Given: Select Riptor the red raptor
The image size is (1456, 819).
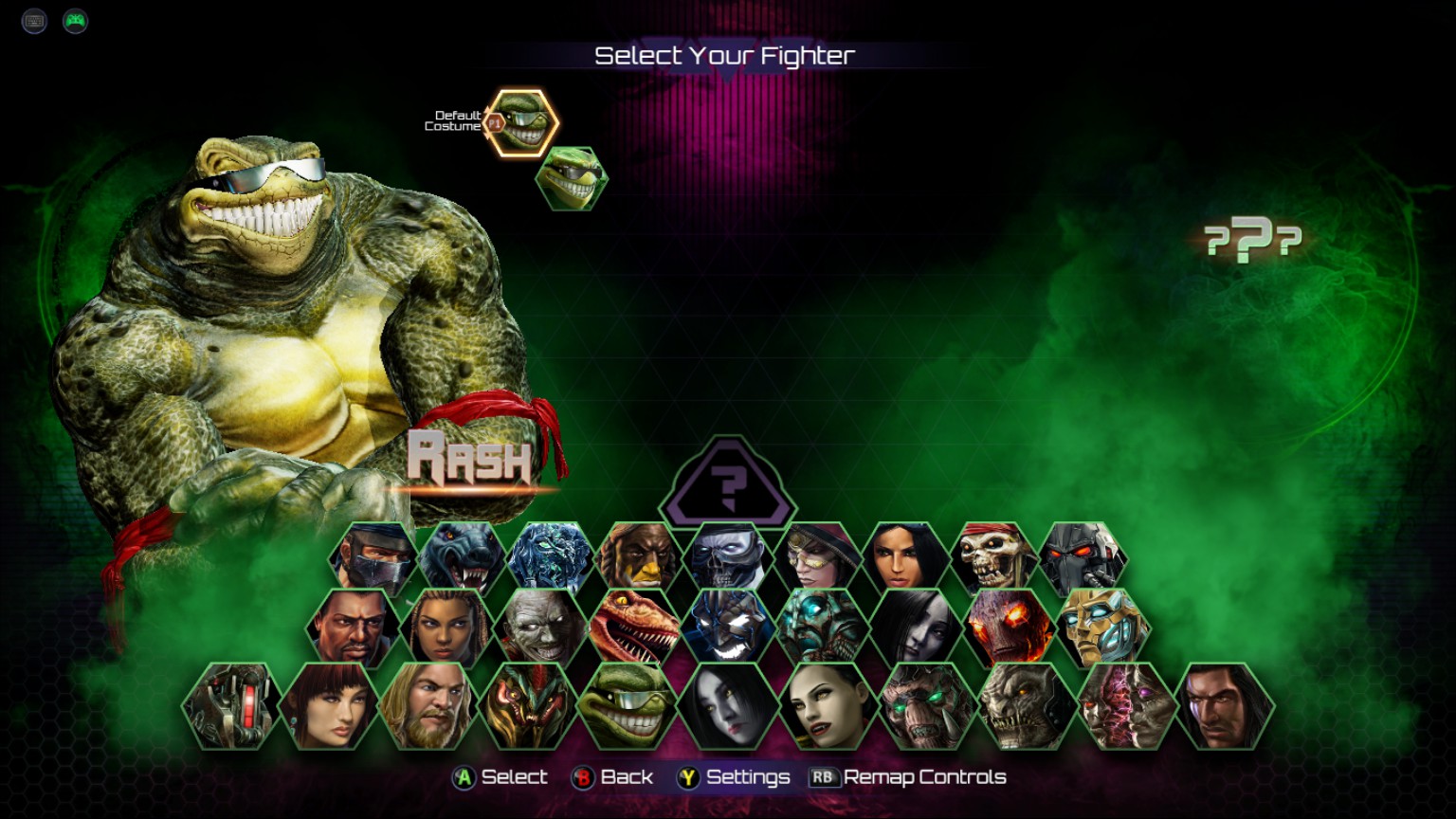Looking at the screenshot, I should pos(635,628).
